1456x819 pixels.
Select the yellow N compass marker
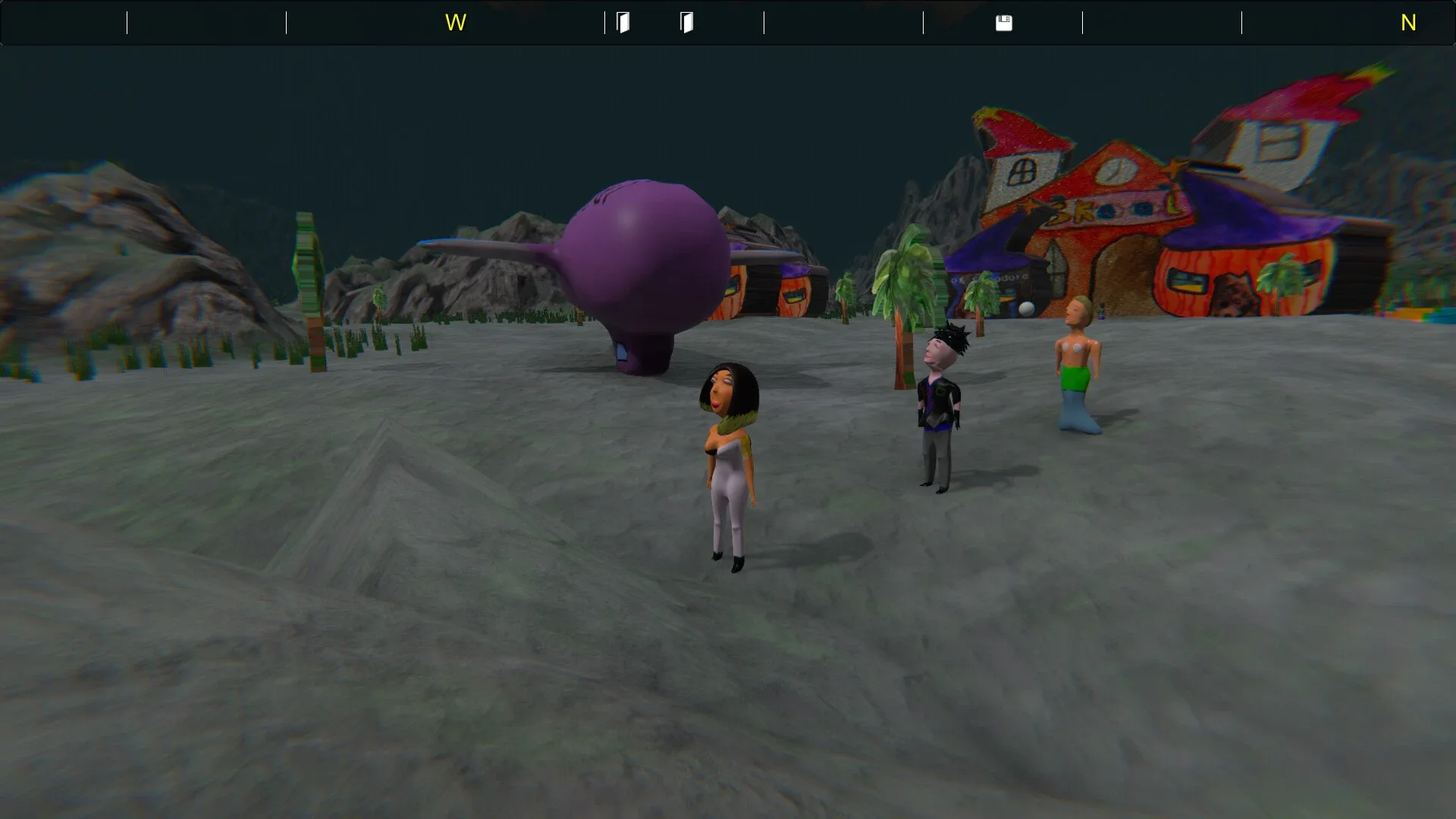tap(1409, 23)
